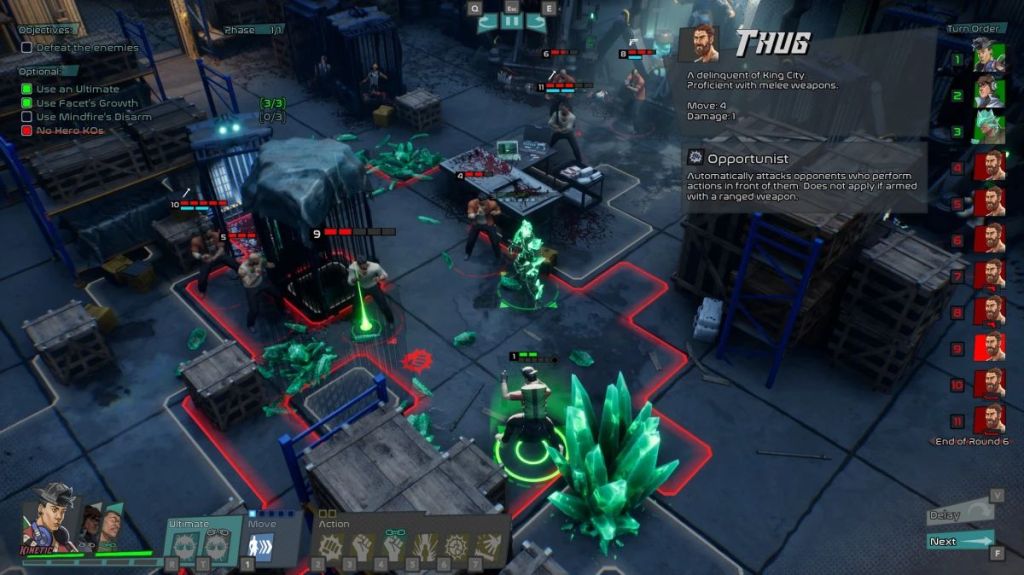This screenshot has width=1024, height=575.
Task: Choose the clenched fist action numbered 3
Action: 361,545
